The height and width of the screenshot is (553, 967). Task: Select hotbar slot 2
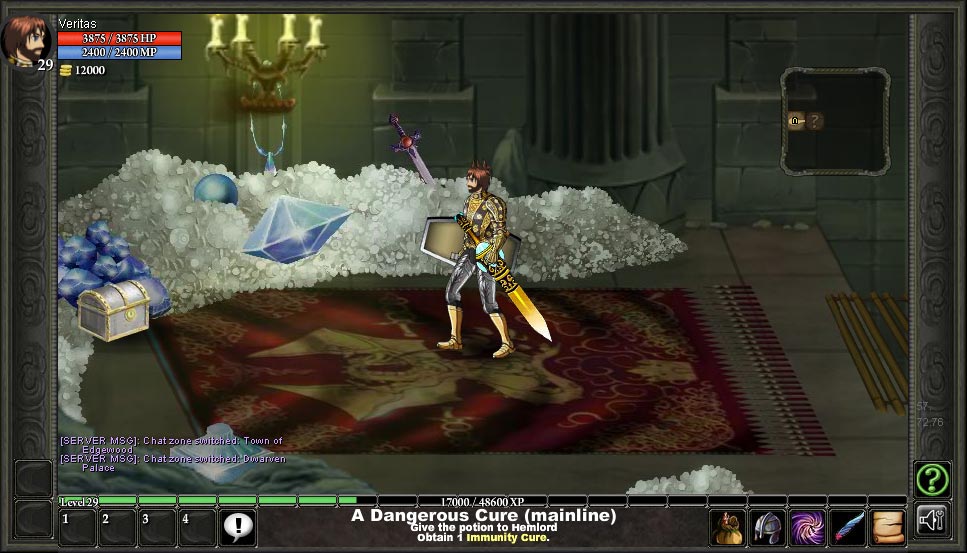pos(117,527)
